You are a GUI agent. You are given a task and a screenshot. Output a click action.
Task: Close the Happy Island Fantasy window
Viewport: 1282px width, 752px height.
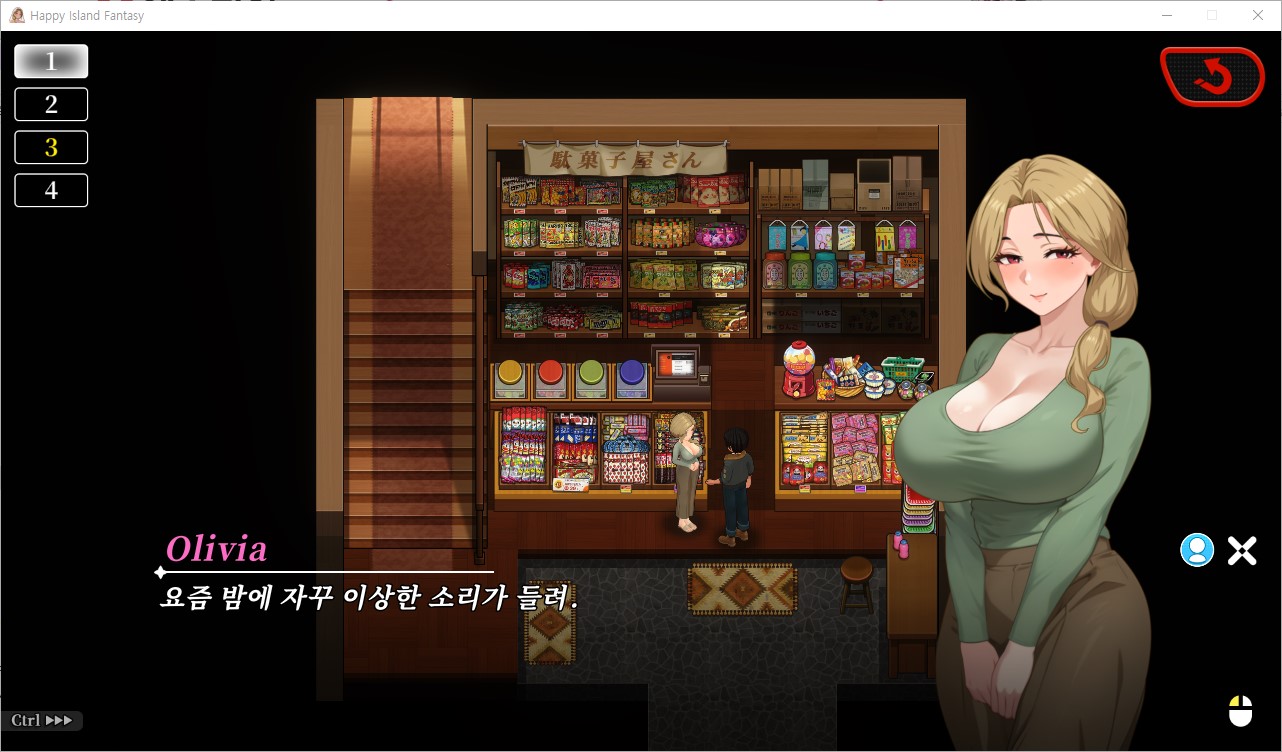coord(1258,15)
